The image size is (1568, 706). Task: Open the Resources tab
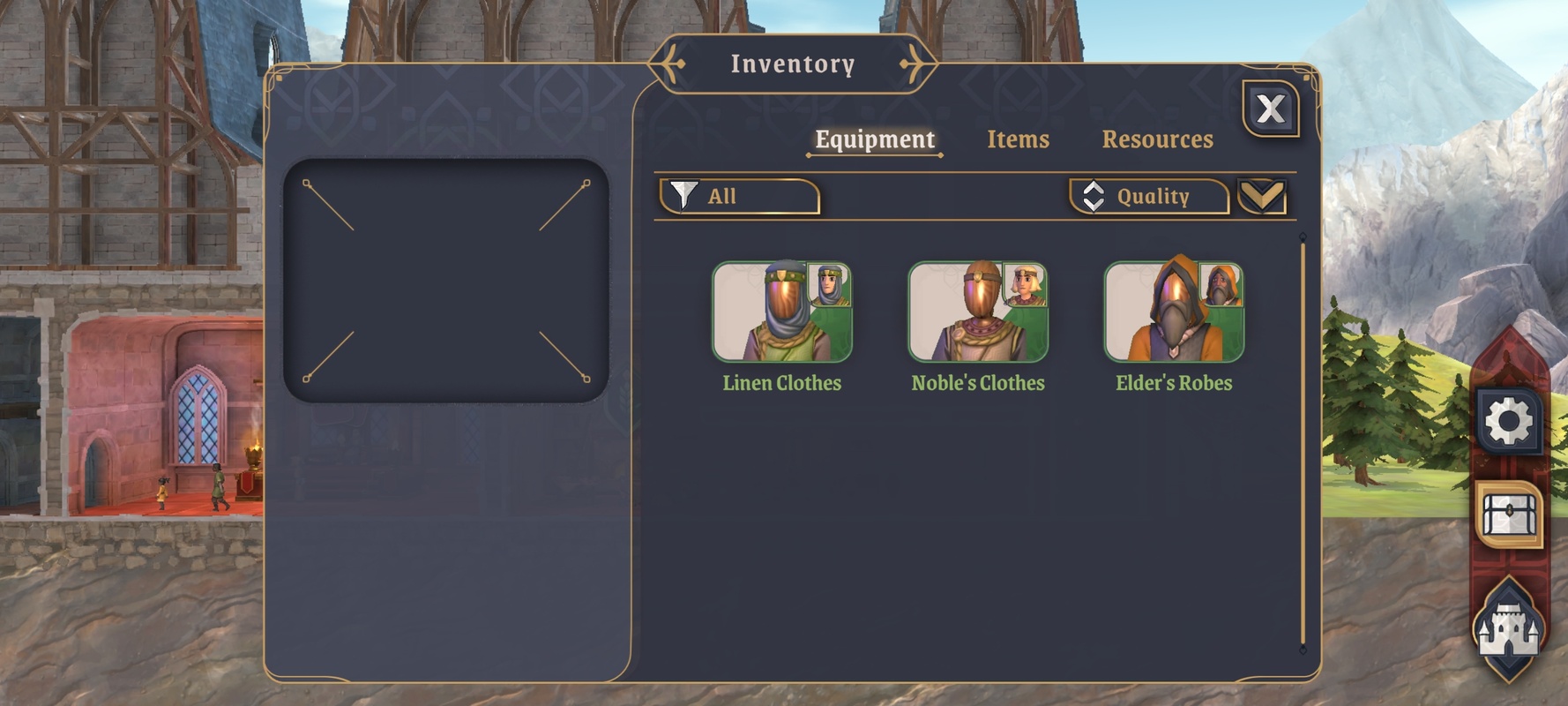1157,139
